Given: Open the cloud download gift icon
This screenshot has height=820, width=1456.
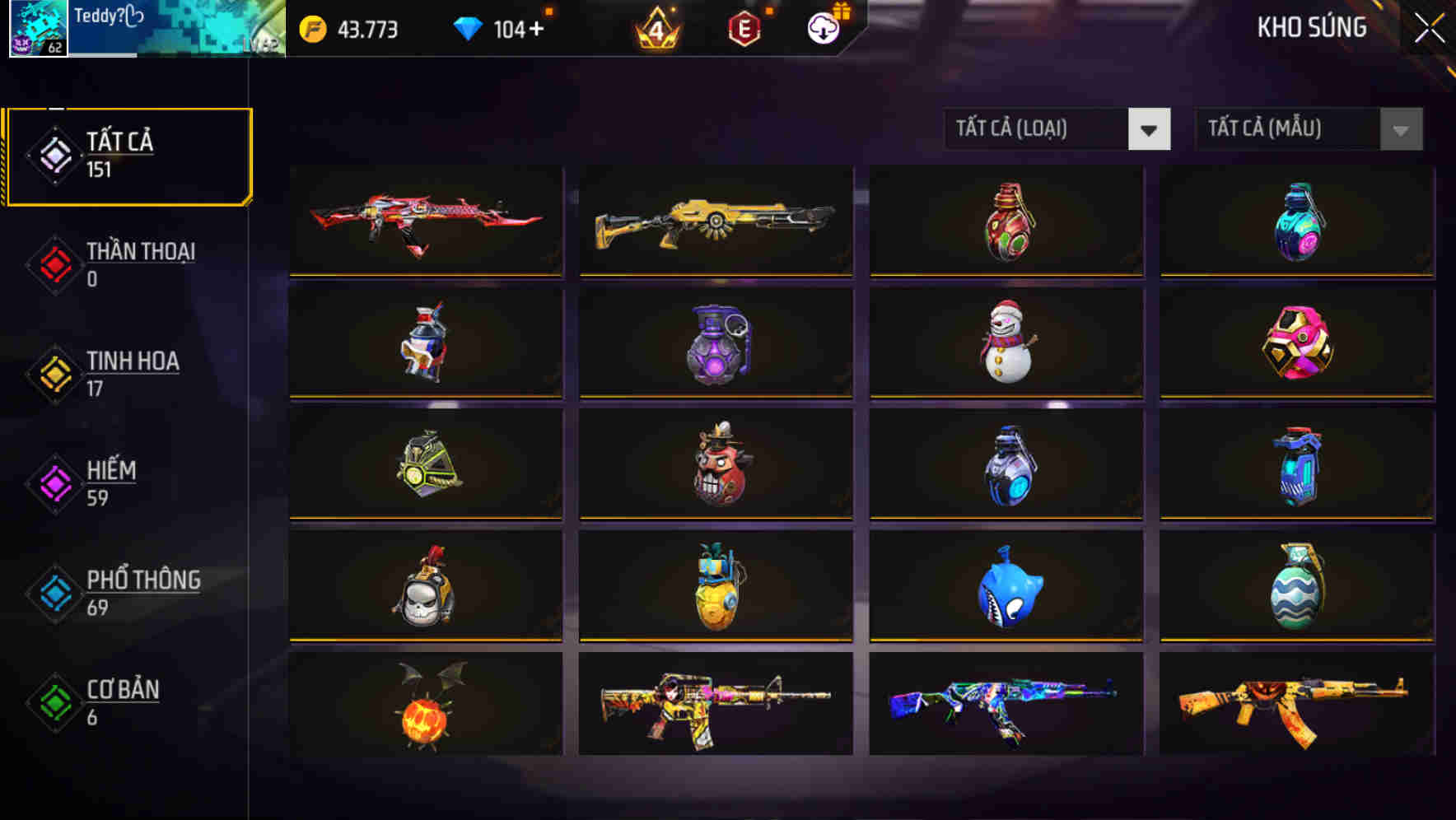Looking at the screenshot, I should pyautogui.click(x=821, y=27).
